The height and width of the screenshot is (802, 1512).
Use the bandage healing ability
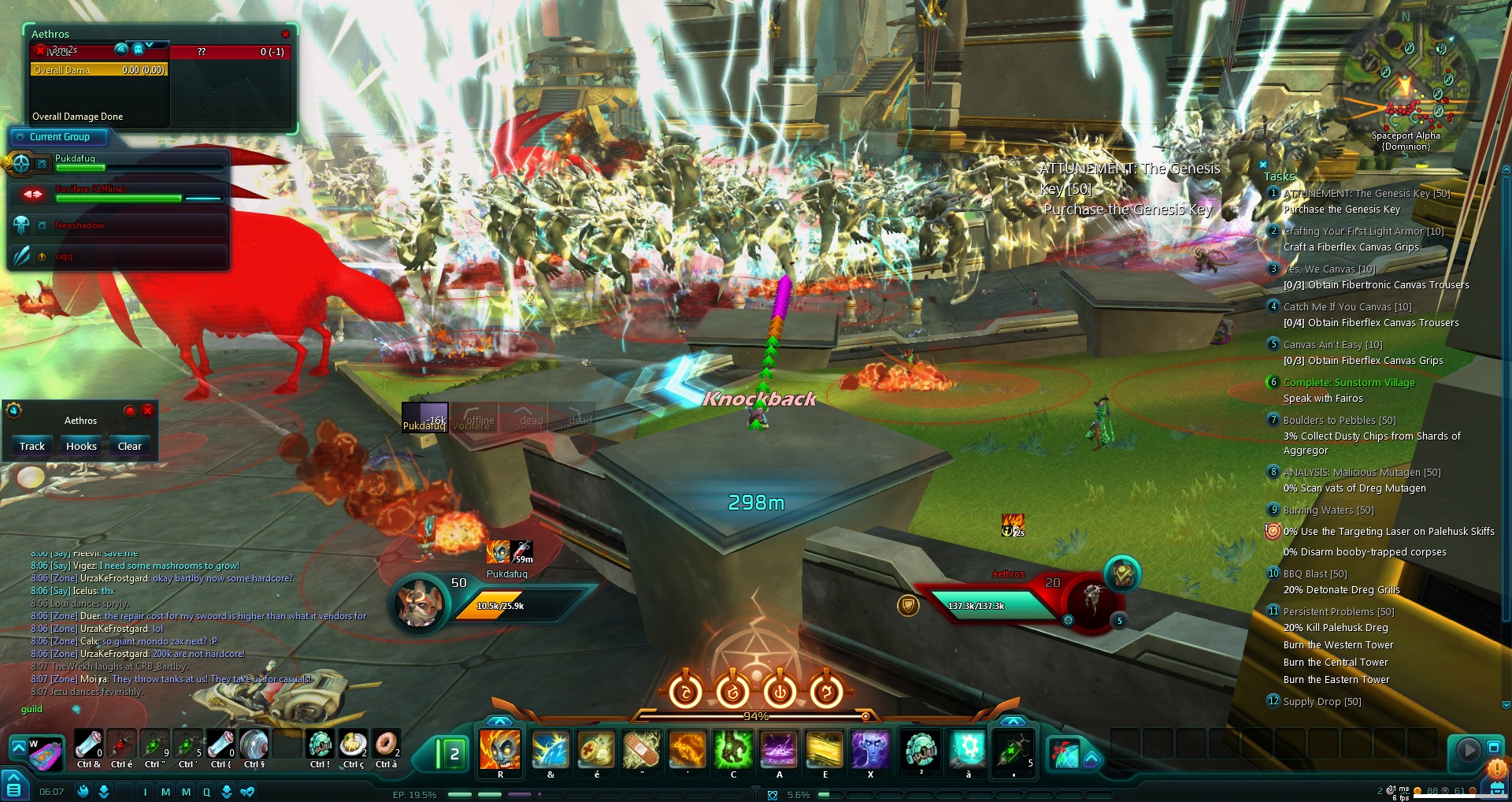coord(641,749)
